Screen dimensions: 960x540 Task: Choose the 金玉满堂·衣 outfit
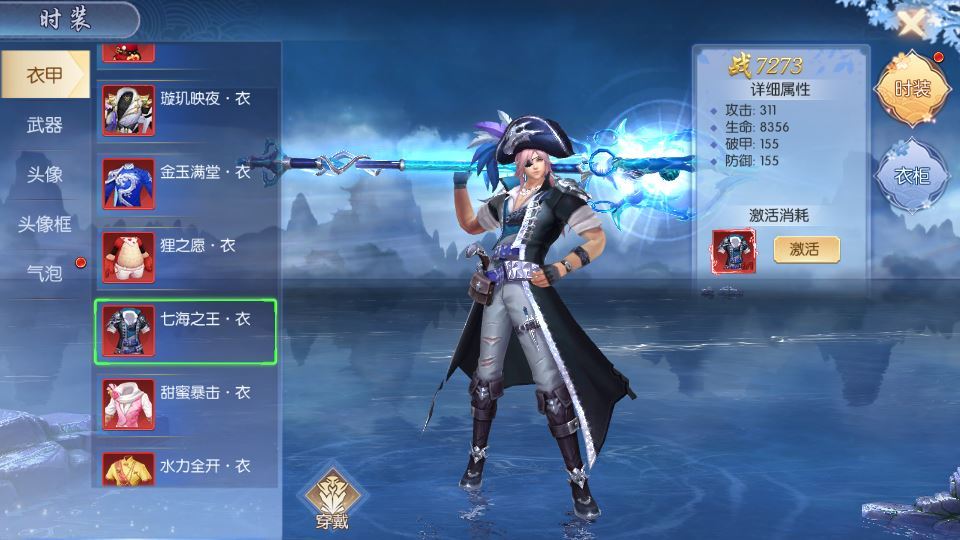(186, 183)
